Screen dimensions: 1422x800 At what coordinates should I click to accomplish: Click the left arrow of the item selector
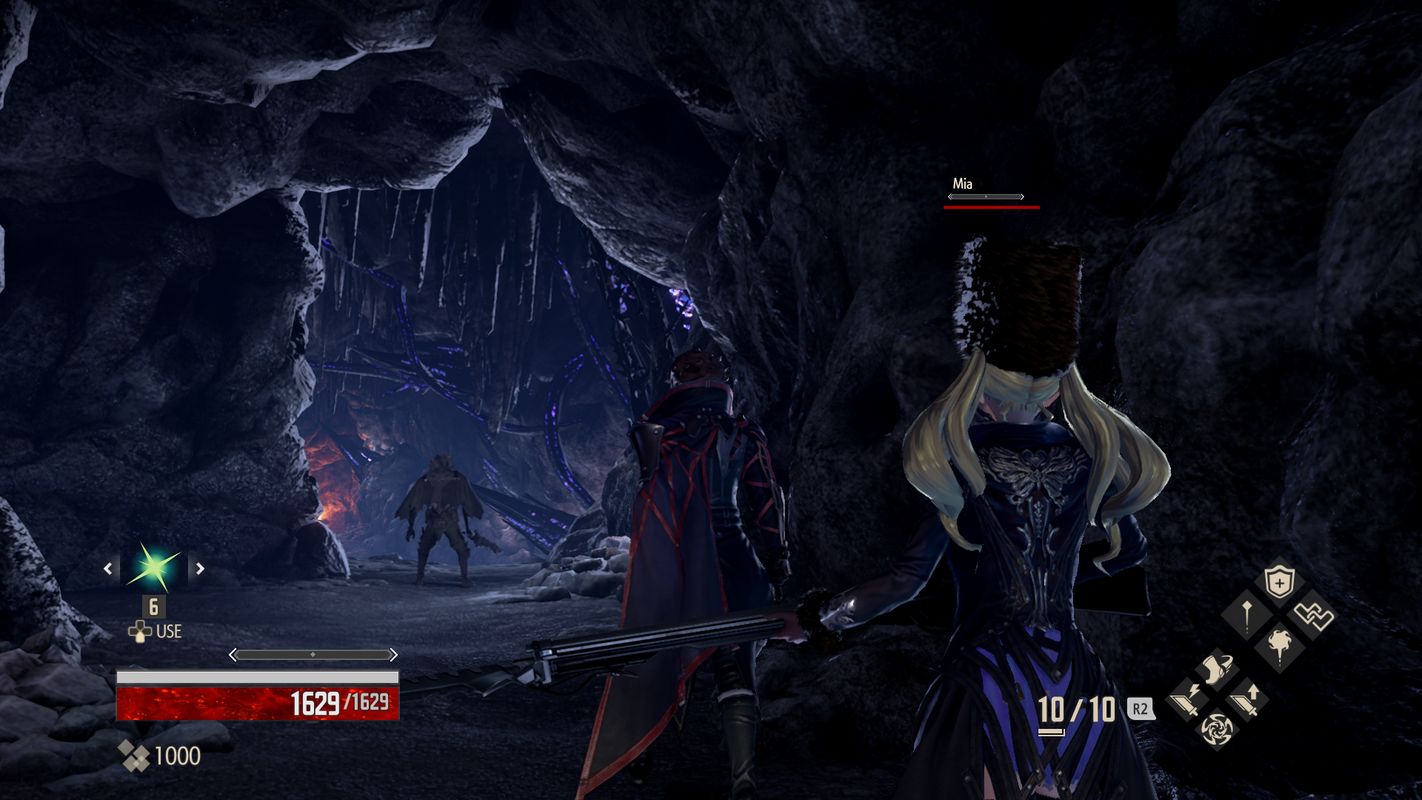pyautogui.click(x=107, y=567)
